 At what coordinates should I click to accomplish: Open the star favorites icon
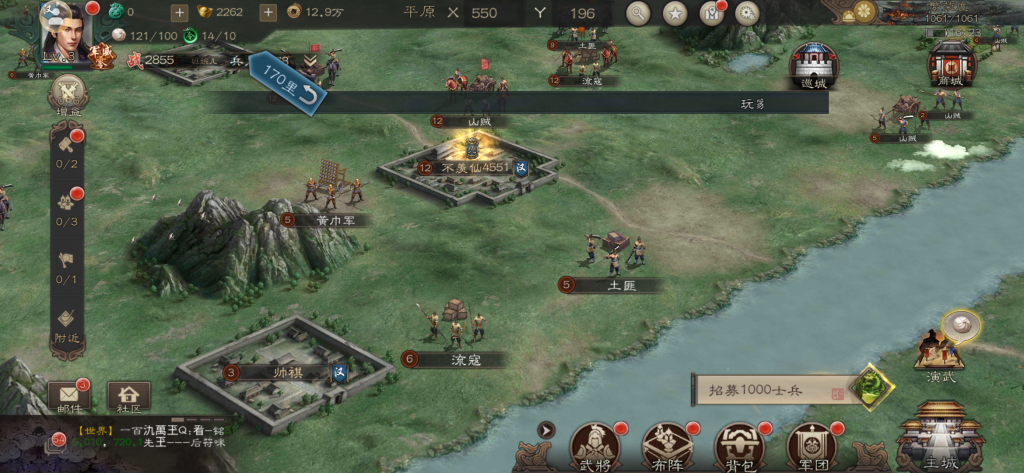[675, 13]
